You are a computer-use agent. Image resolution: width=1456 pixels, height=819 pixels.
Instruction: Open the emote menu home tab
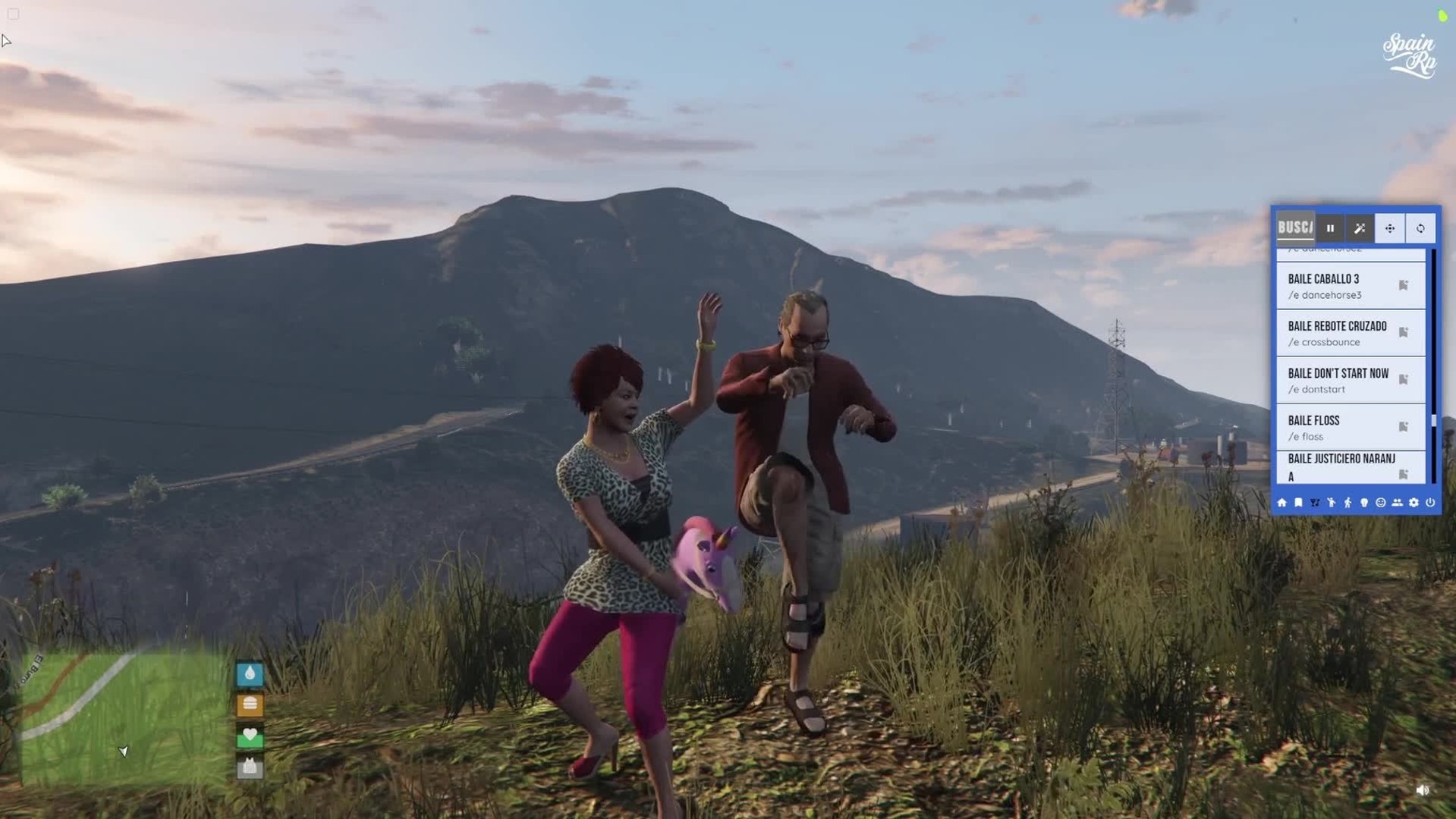[1281, 503]
